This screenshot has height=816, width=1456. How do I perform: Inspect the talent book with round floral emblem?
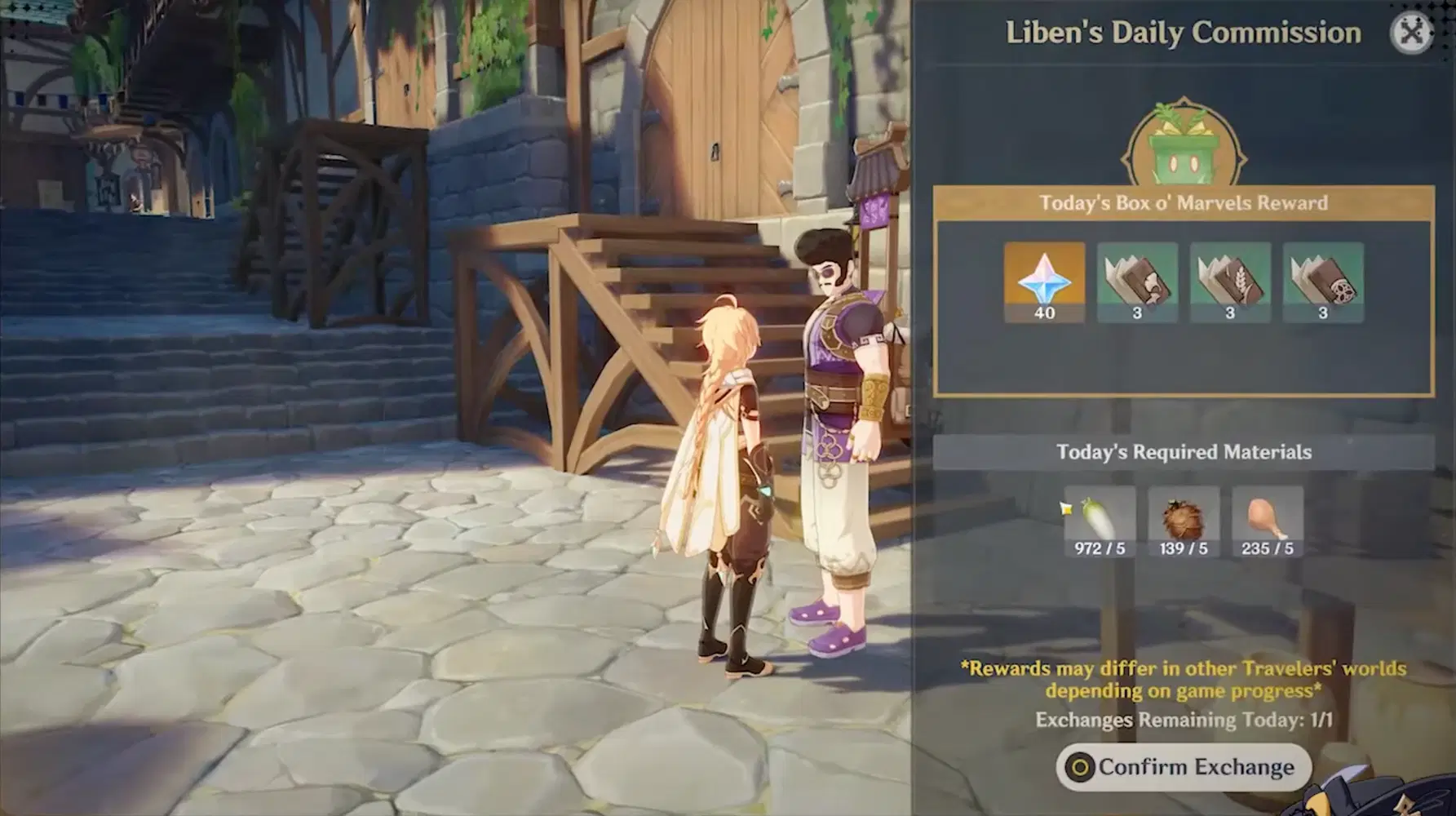coord(1323,282)
